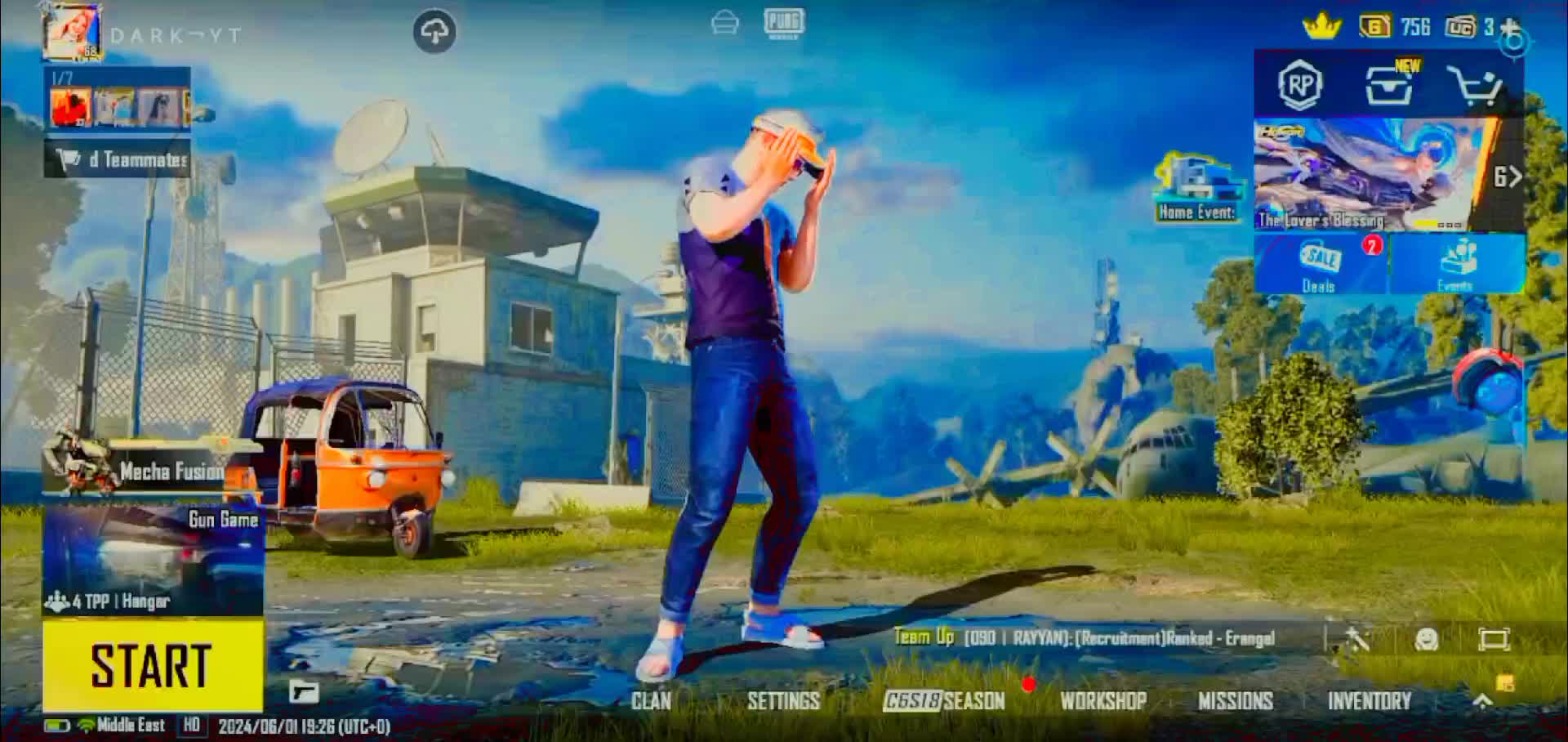Open the Clan menu

[651, 701]
